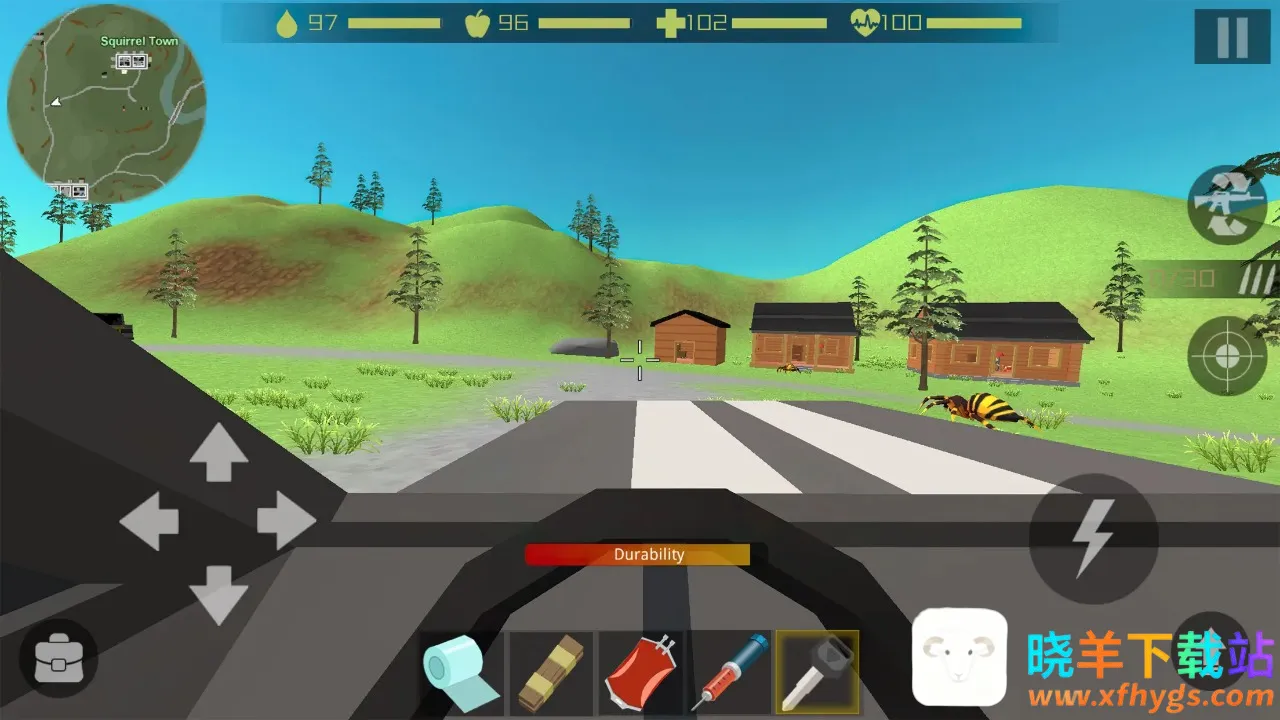Select the syringe hotbar slot
This screenshot has width=1280, height=720.
(729, 673)
